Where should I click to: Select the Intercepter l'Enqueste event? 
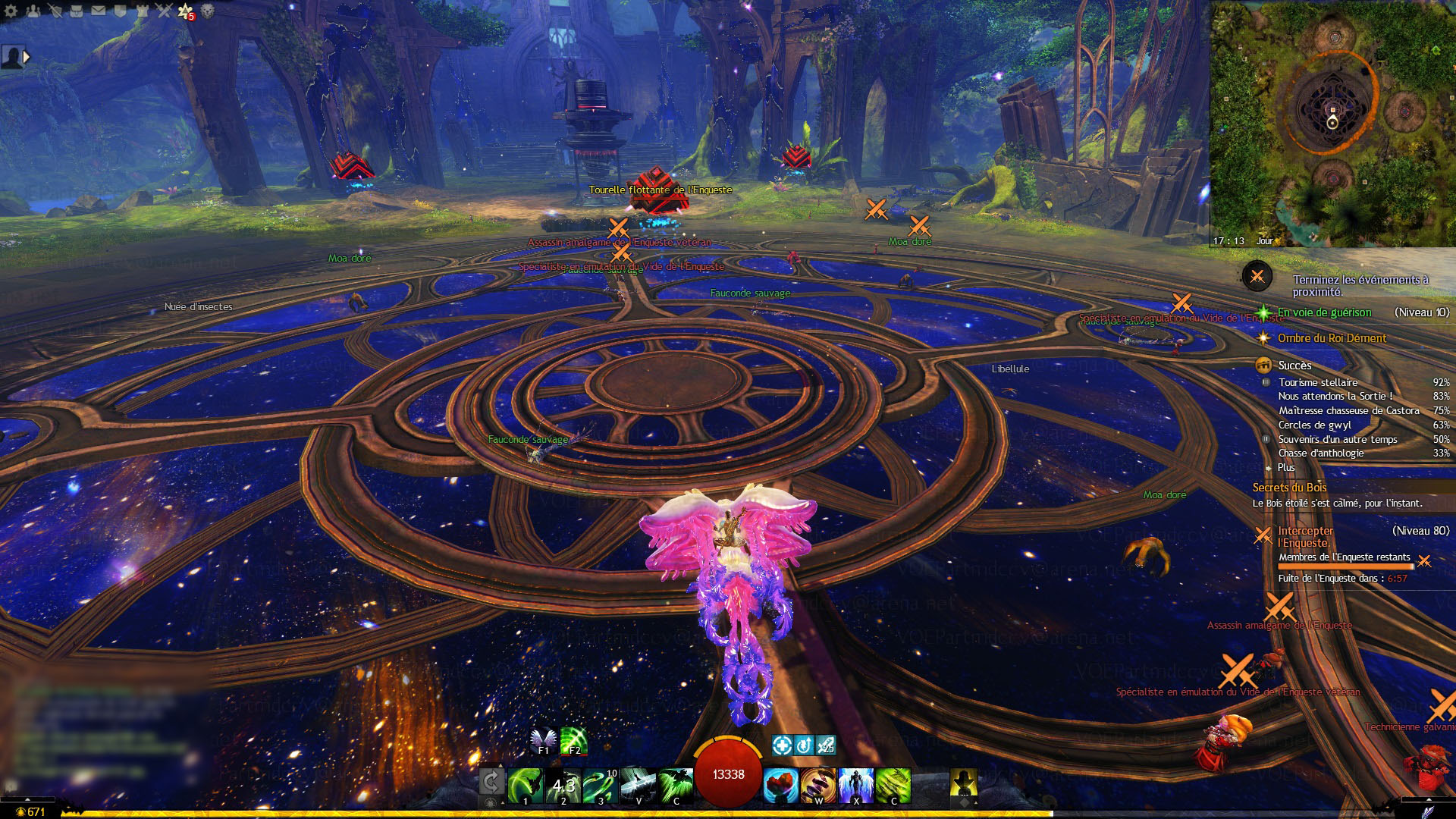(1304, 536)
